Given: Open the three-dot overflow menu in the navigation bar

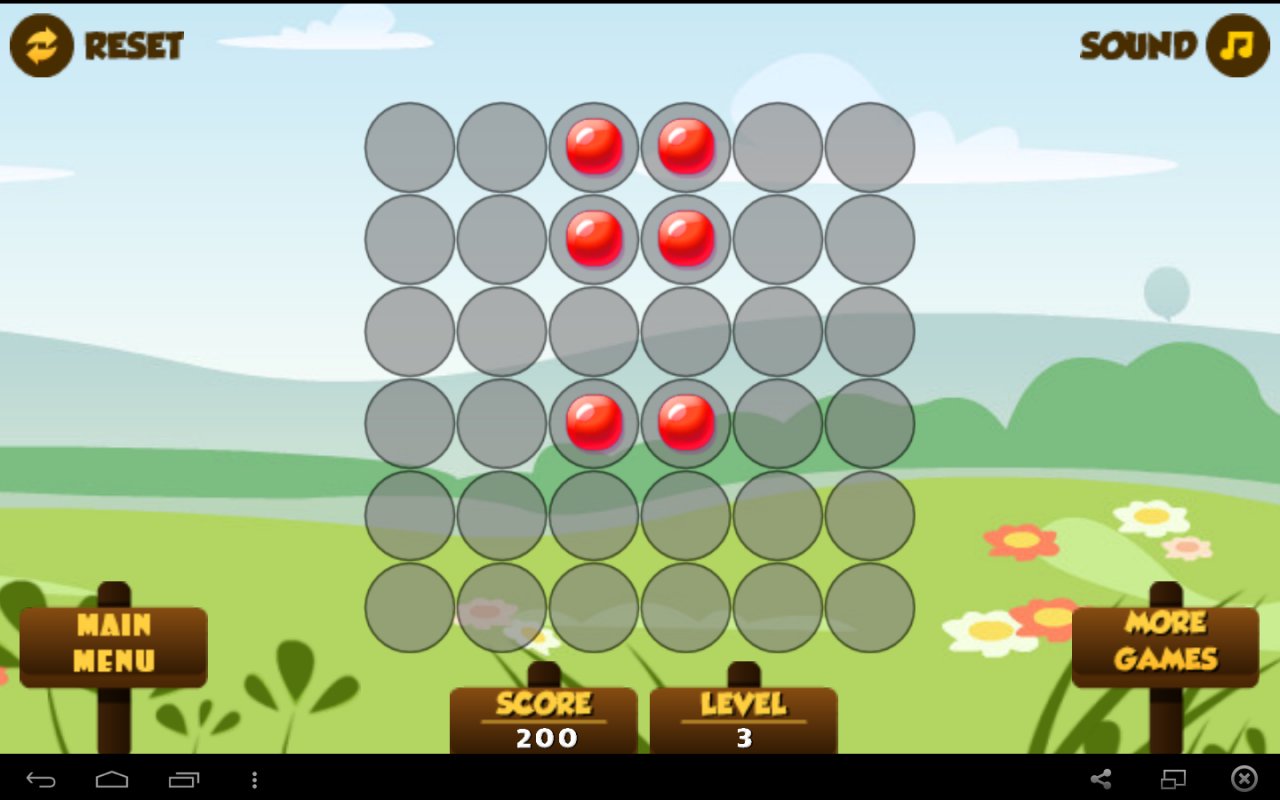Looking at the screenshot, I should point(255,777).
